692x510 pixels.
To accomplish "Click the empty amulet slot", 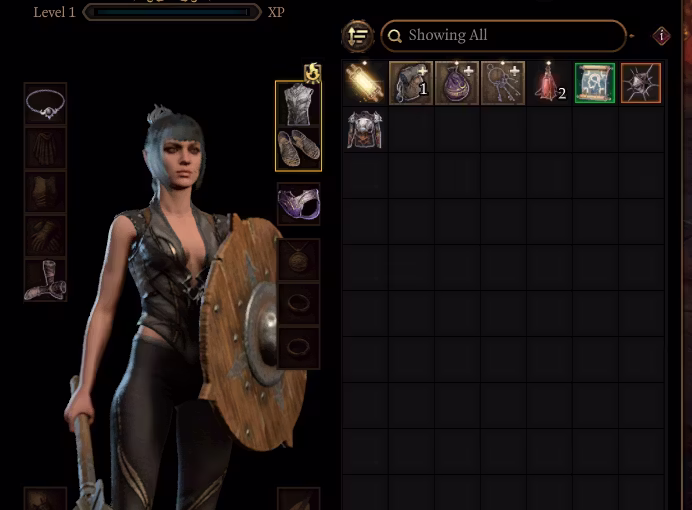I will [x=298, y=259].
